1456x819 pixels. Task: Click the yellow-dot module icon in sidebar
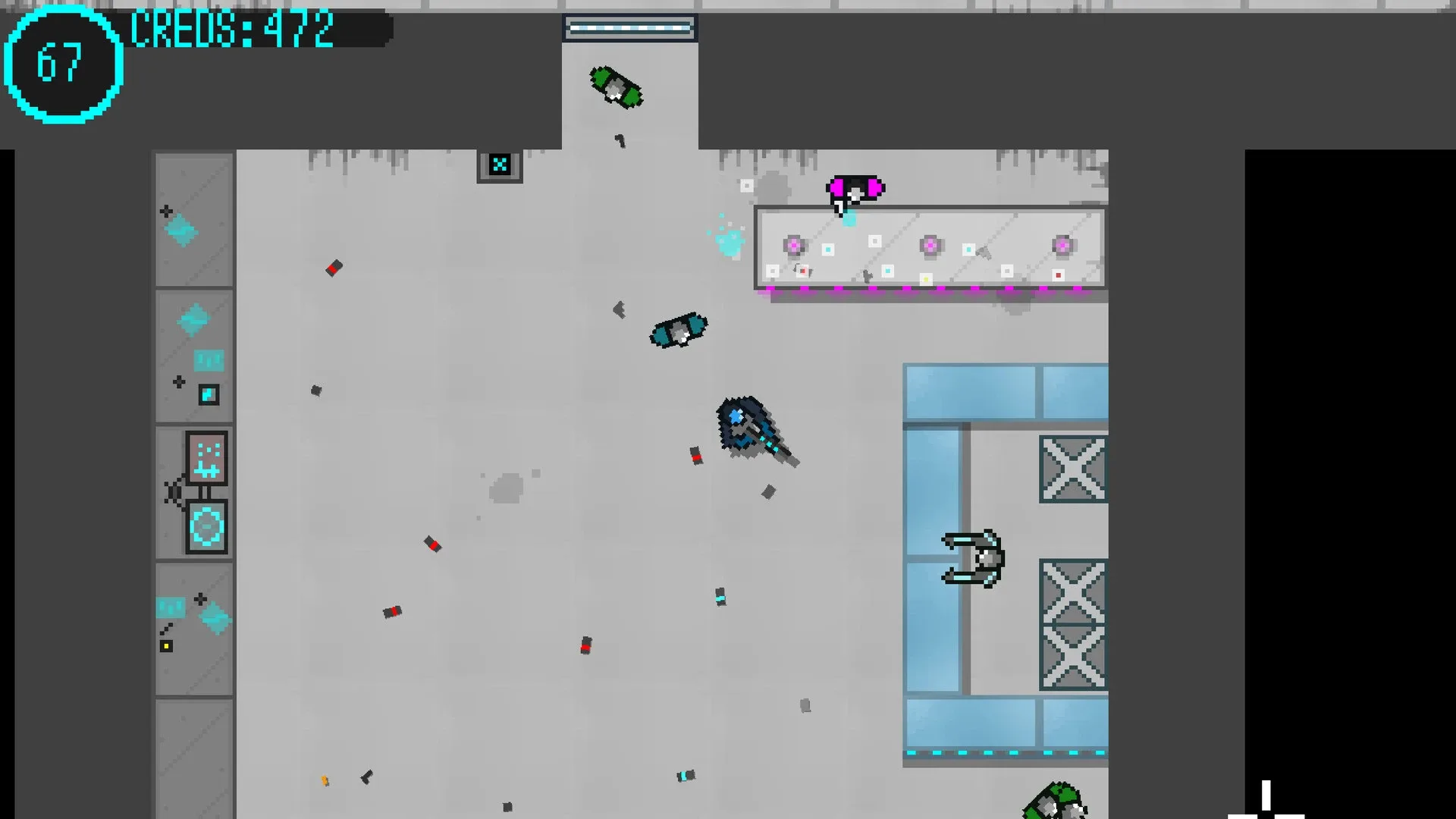pos(165,645)
